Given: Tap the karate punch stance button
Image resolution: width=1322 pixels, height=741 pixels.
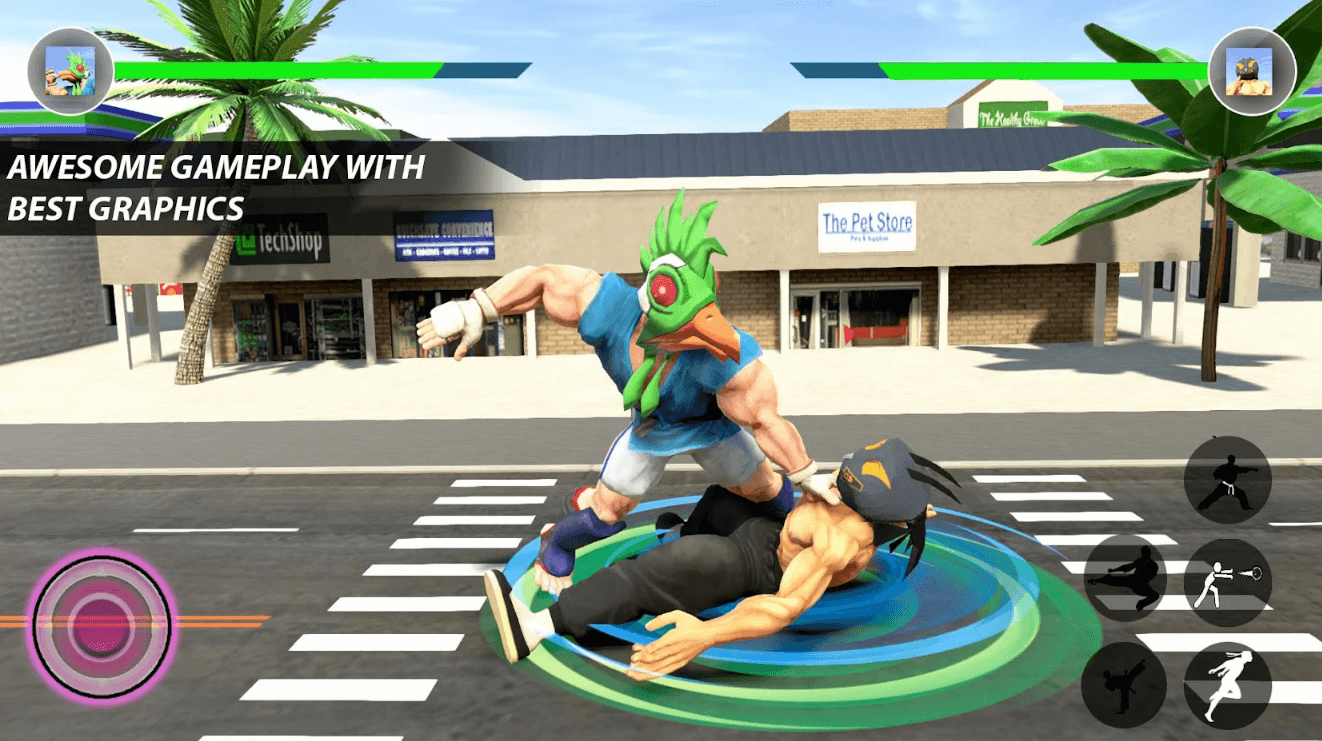Looking at the screenshot, I should pos(1227,480).
